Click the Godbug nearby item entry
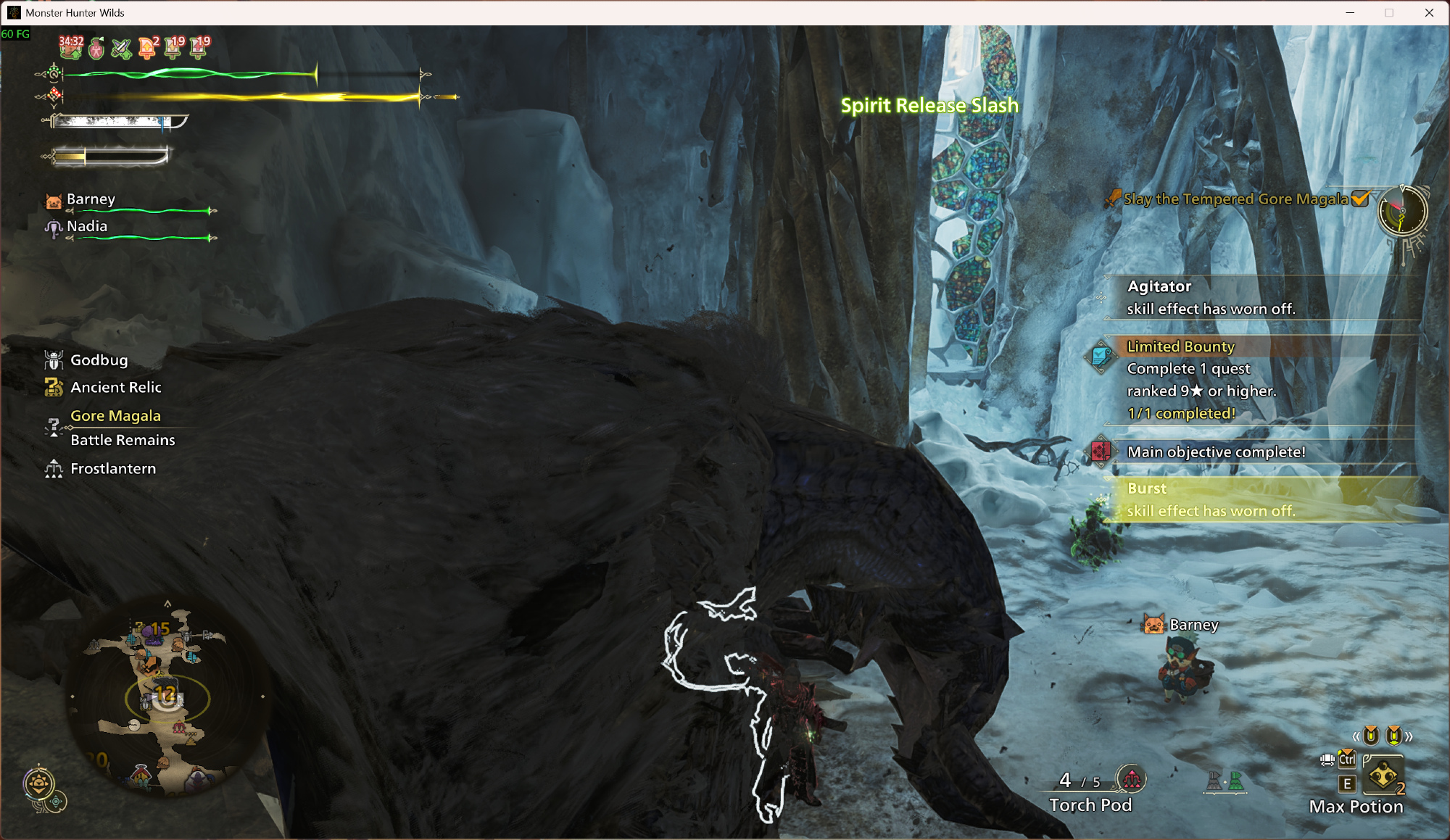This screenshot has height=840, width=1450. tap(99, 360)
